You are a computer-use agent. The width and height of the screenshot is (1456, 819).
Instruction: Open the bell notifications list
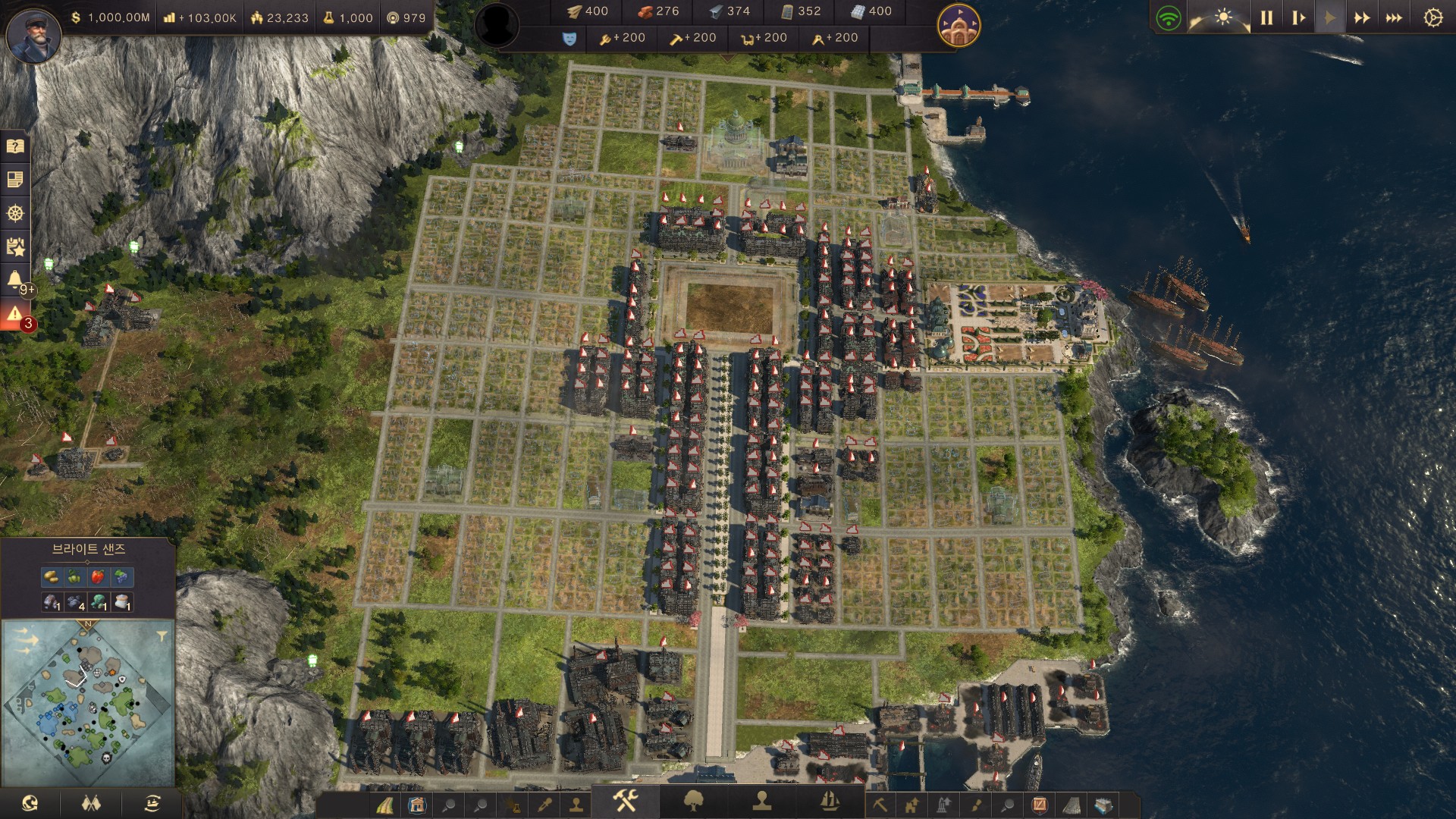click(x=15, y=280)
